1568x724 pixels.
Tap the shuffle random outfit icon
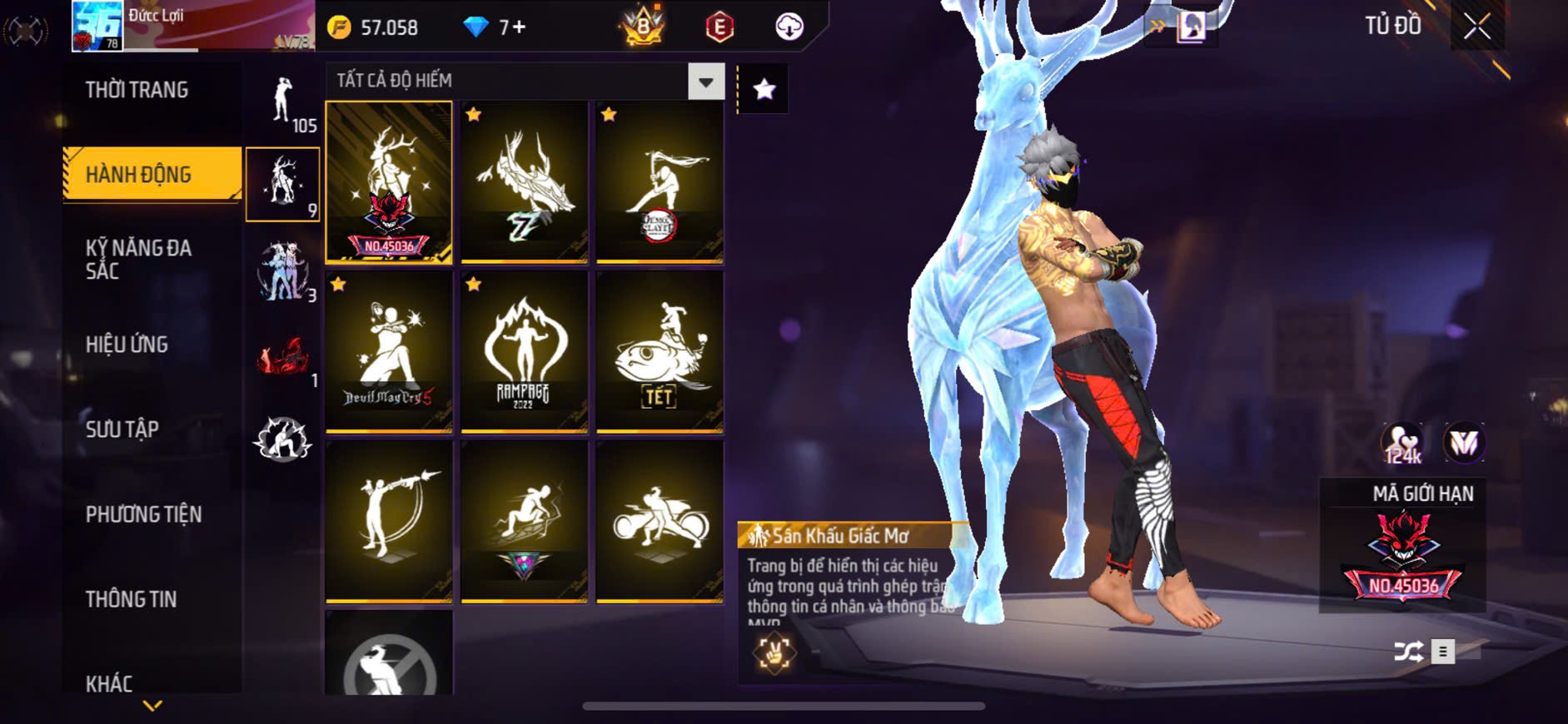[x=1408, y=652]
